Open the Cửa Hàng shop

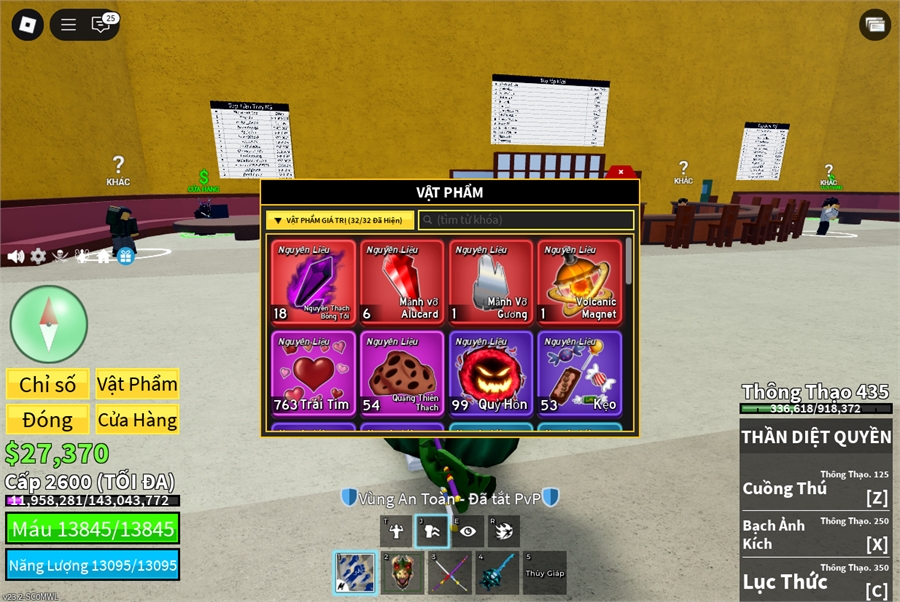click(x=137, y=420)
